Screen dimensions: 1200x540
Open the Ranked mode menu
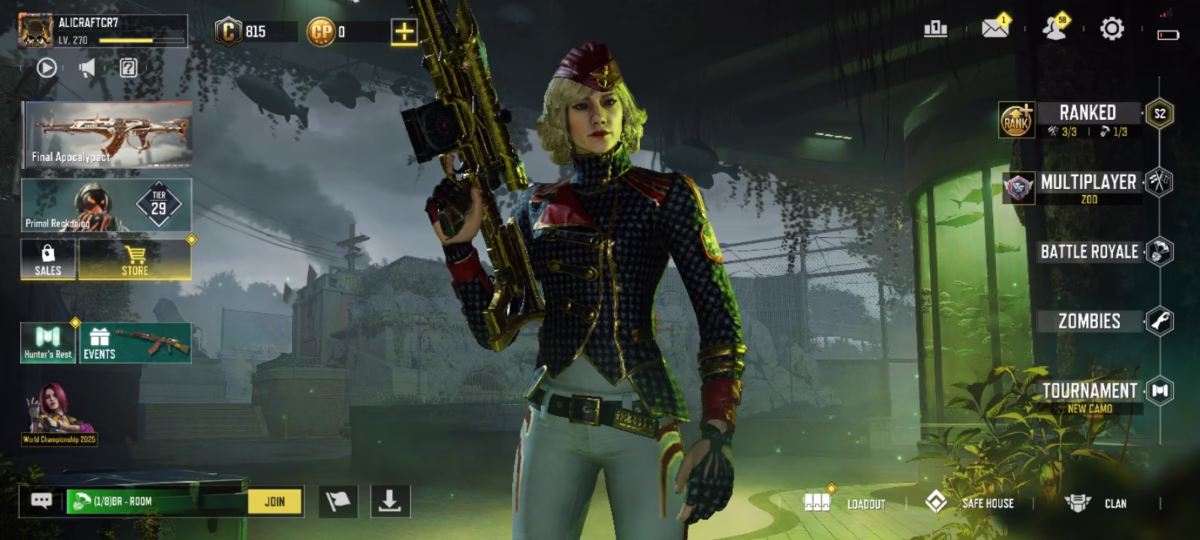1088,113
